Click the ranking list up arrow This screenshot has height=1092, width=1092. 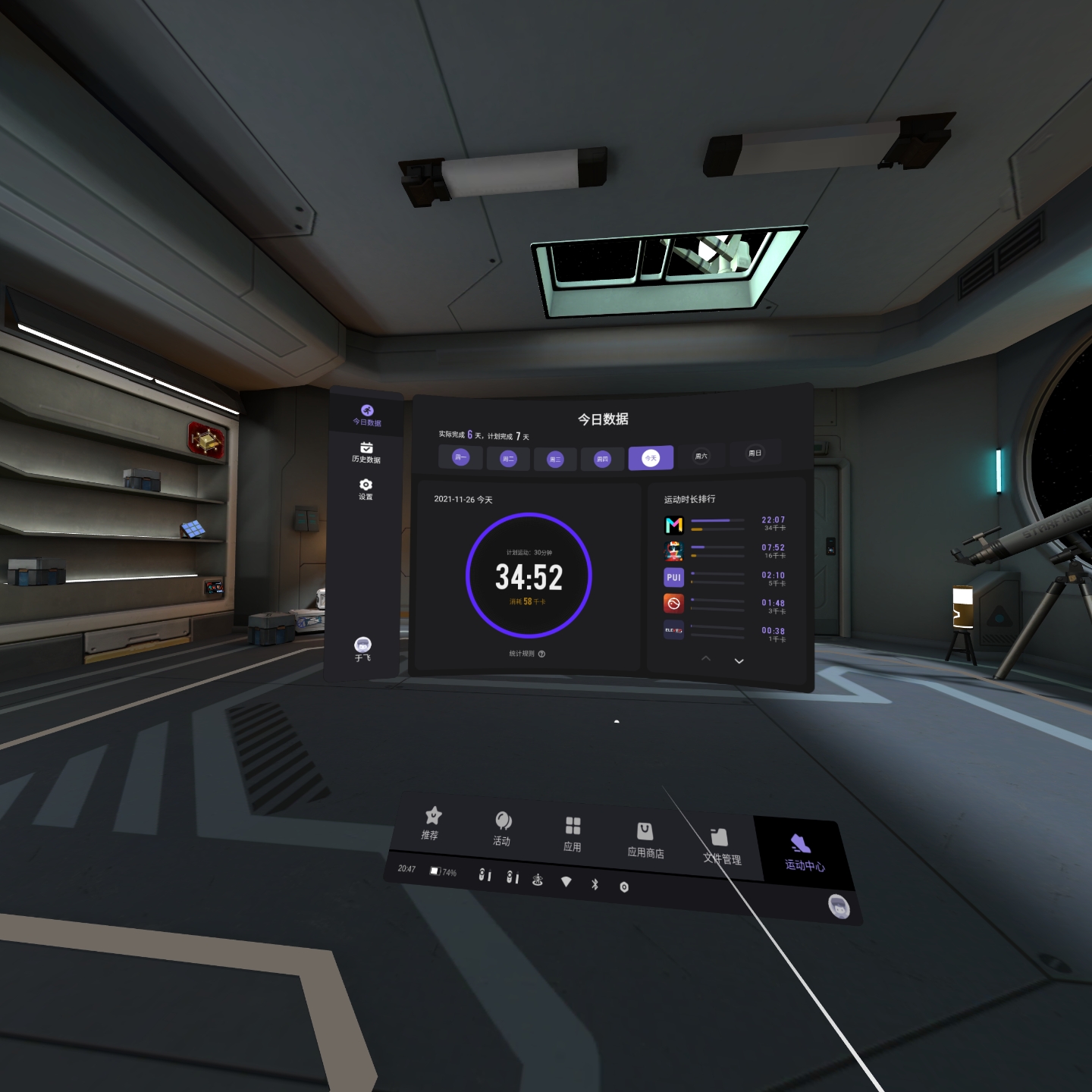706,658
